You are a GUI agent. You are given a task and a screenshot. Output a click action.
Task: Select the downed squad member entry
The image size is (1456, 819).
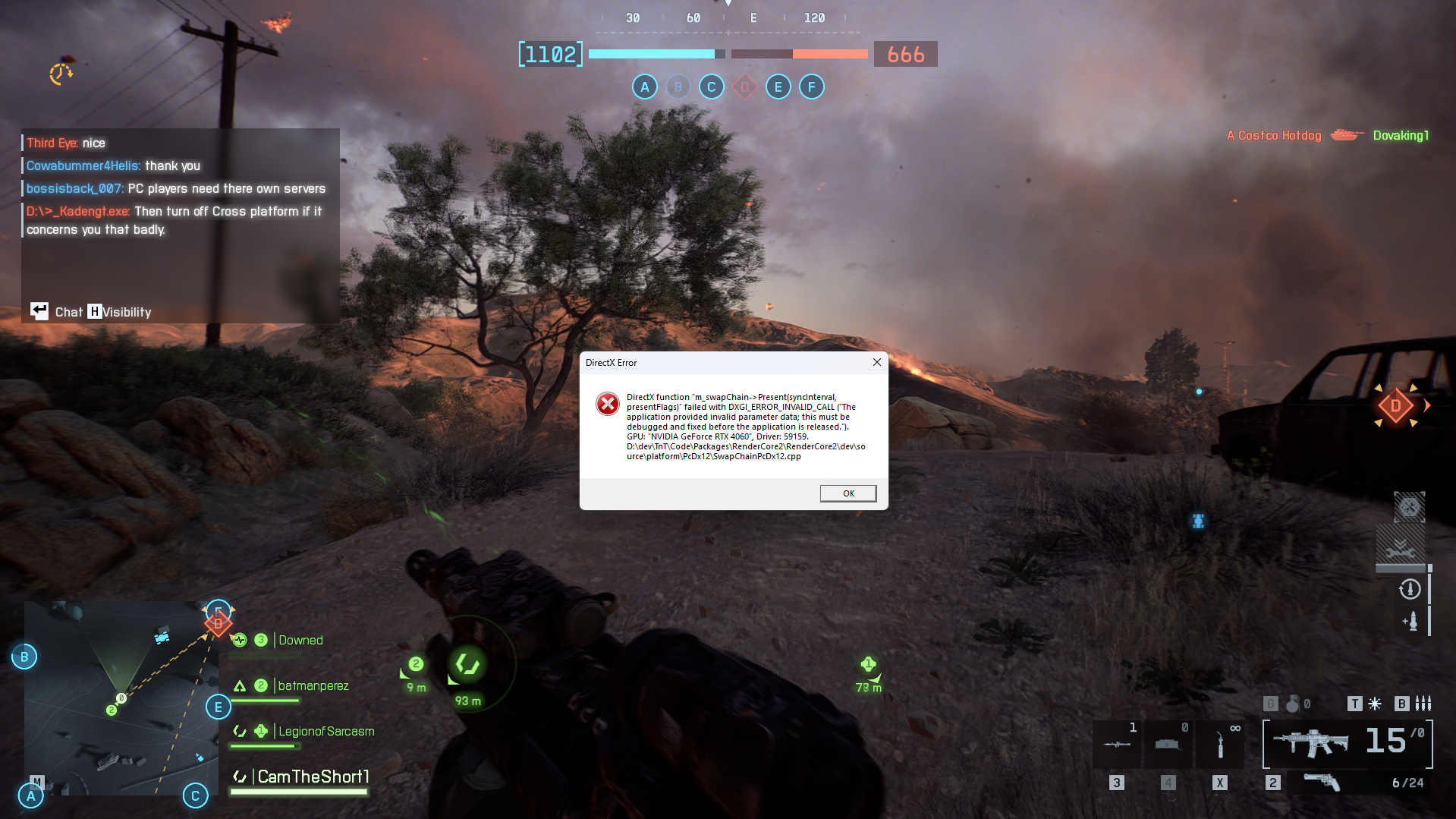pyautogui.click(x=300, y=641)
